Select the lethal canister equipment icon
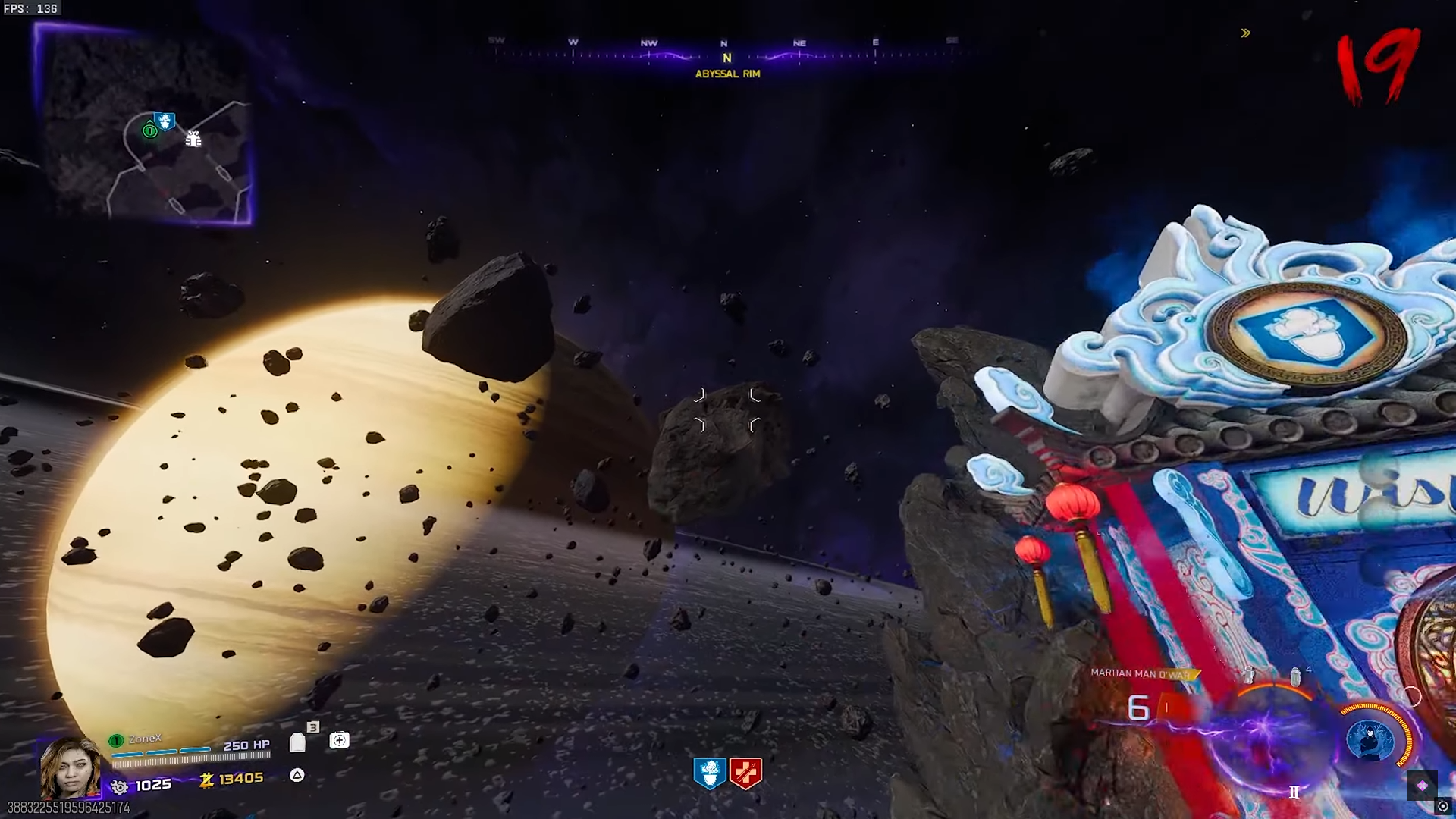Image resolution: width=1456 pixels, height=819 pixels. tap(1295, 675)
